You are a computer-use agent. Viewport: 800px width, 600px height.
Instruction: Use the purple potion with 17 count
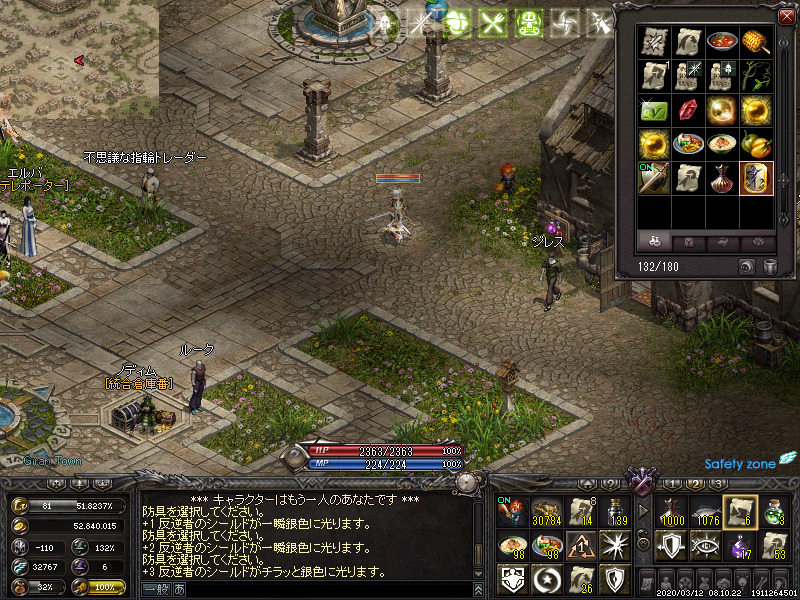click(x=739, y=545)
